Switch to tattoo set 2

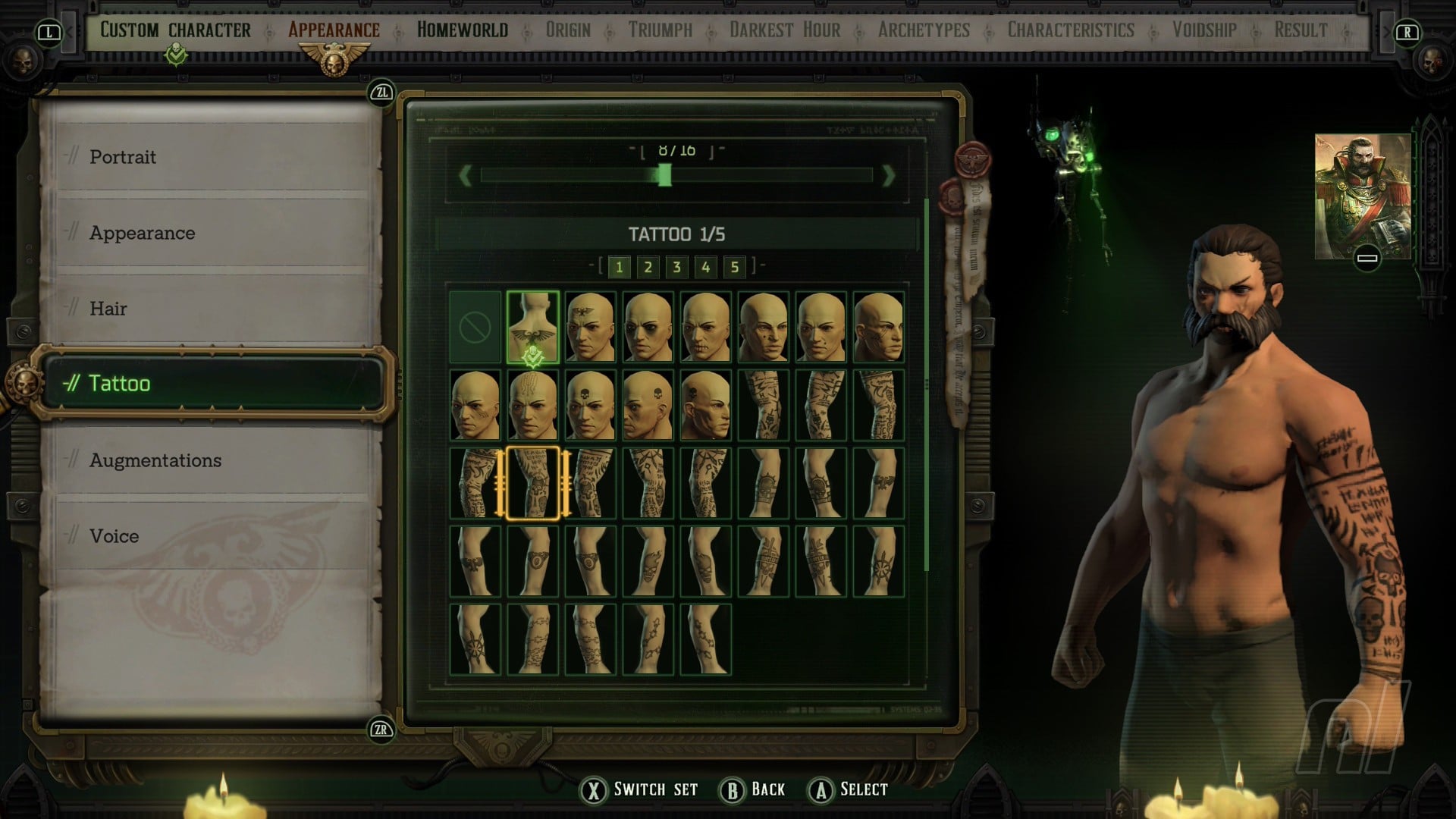point(648,267)
